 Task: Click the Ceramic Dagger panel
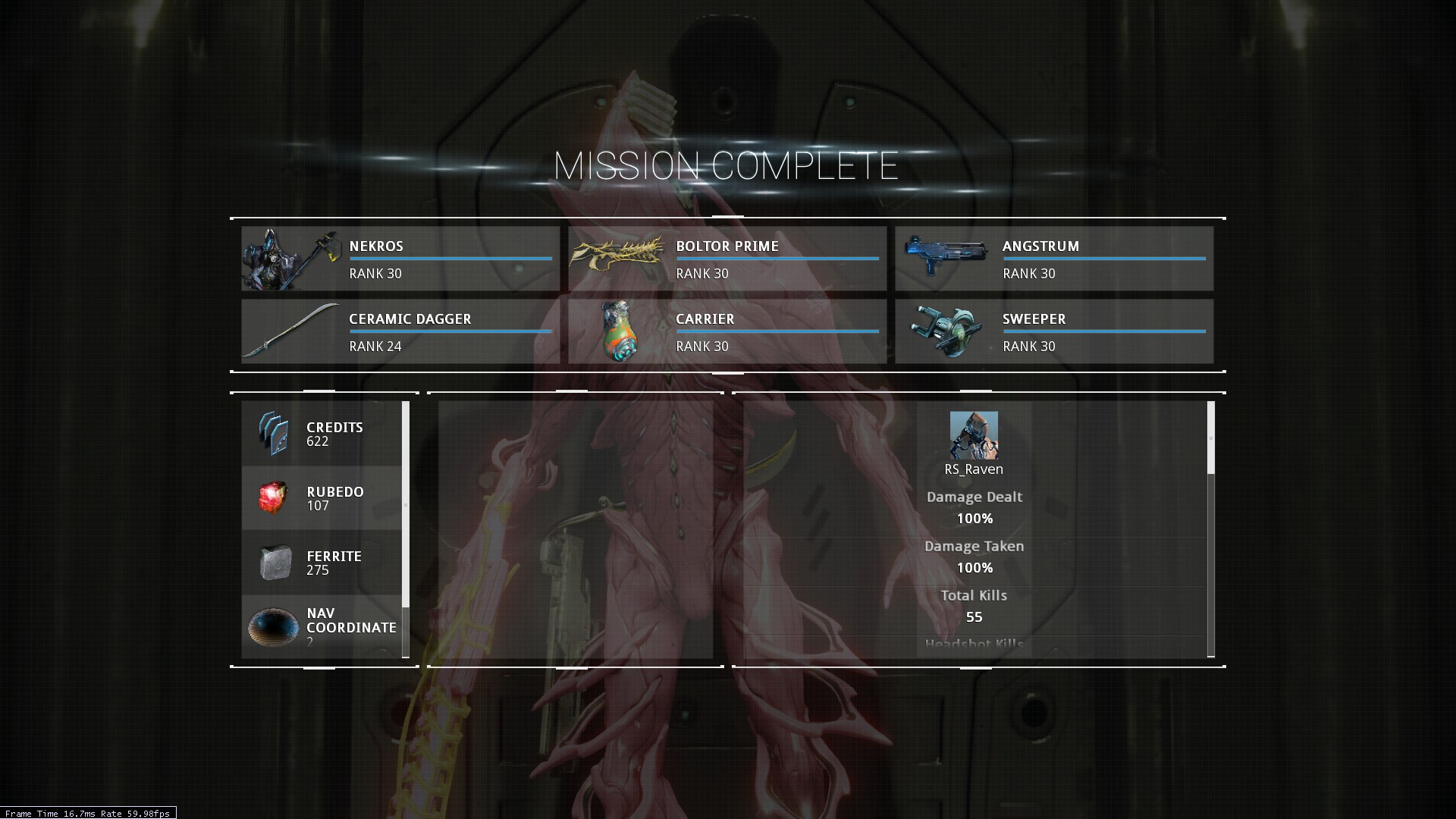point(400,331)
